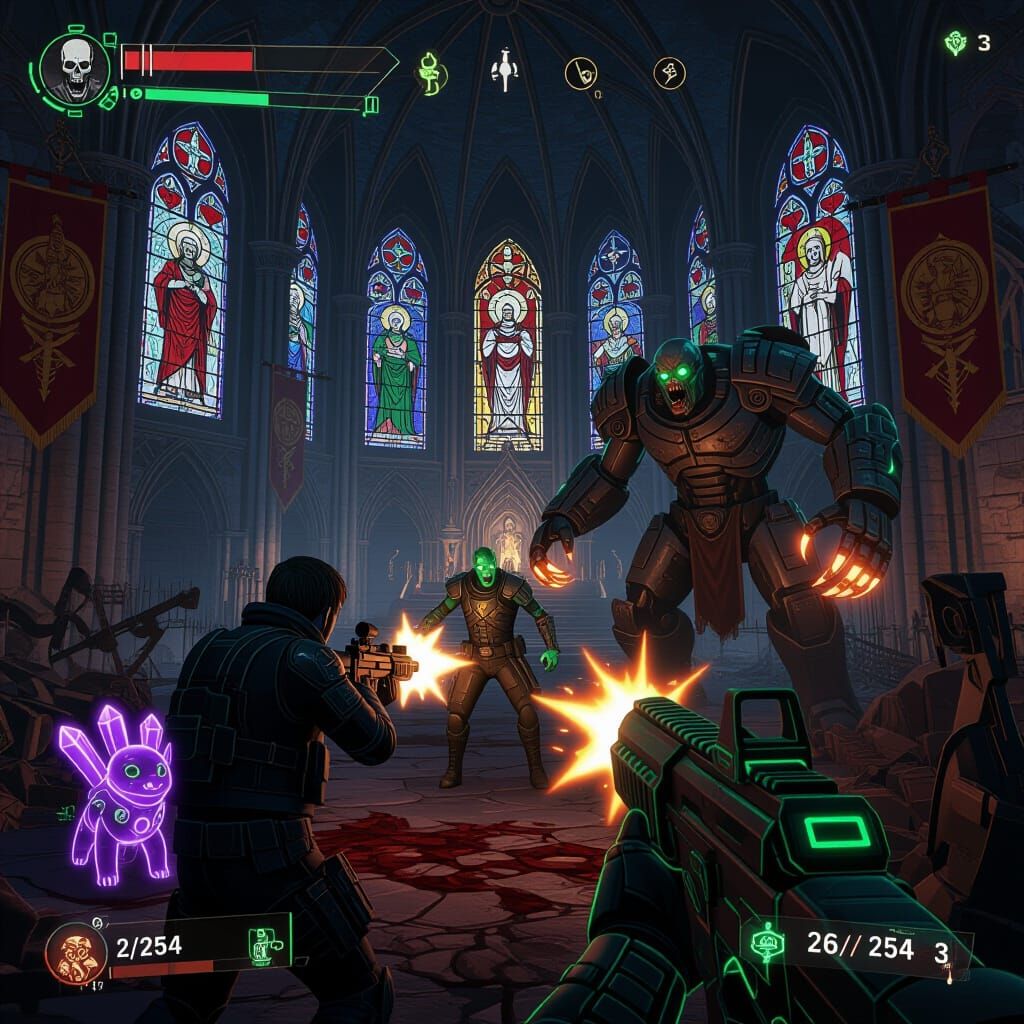Trigger the second gold-ringed rune ability

click(x=669, y=72)
